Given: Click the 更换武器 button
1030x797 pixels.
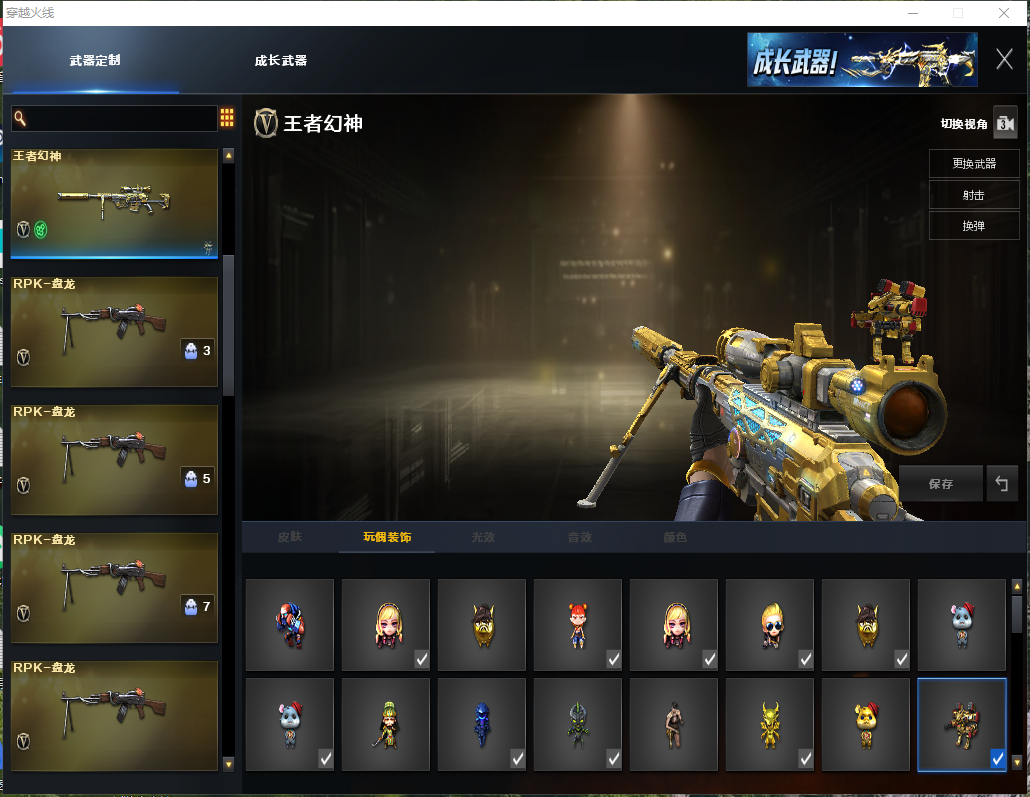Looking at the screenshot, I should pyautogui.click(x=973, y=164).
